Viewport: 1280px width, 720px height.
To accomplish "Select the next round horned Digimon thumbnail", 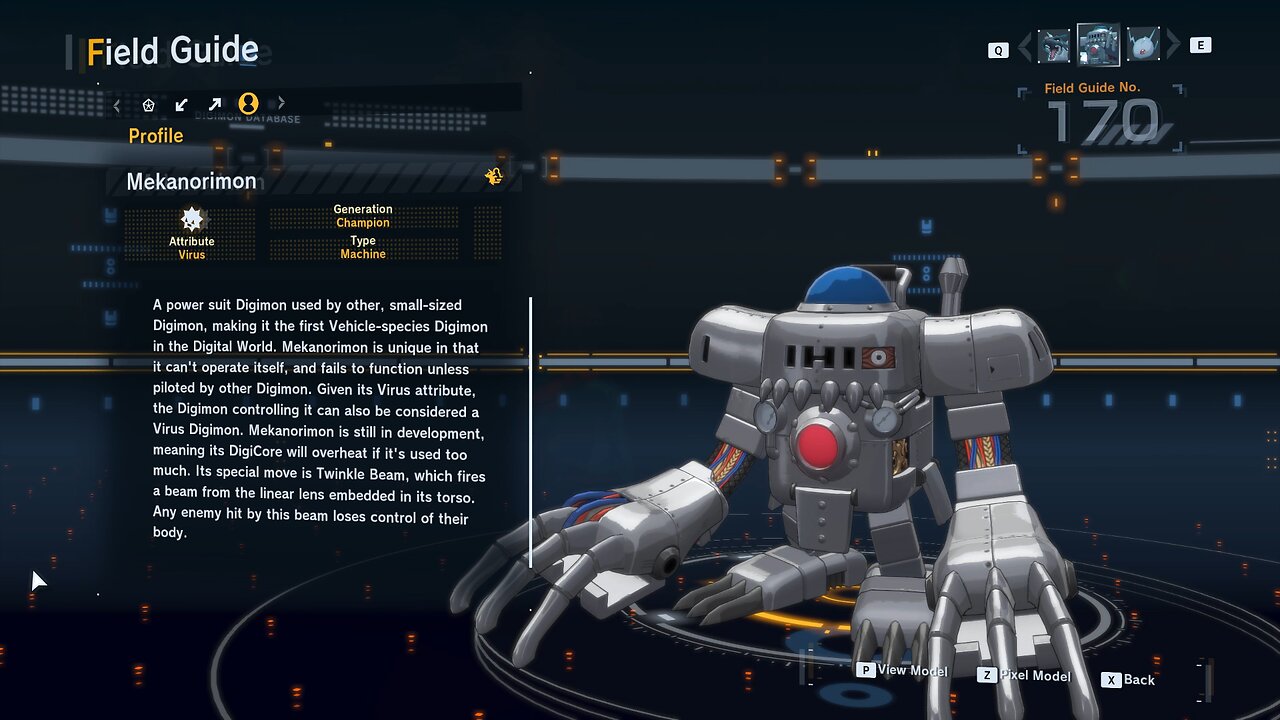I will (x=1143, y=45).
